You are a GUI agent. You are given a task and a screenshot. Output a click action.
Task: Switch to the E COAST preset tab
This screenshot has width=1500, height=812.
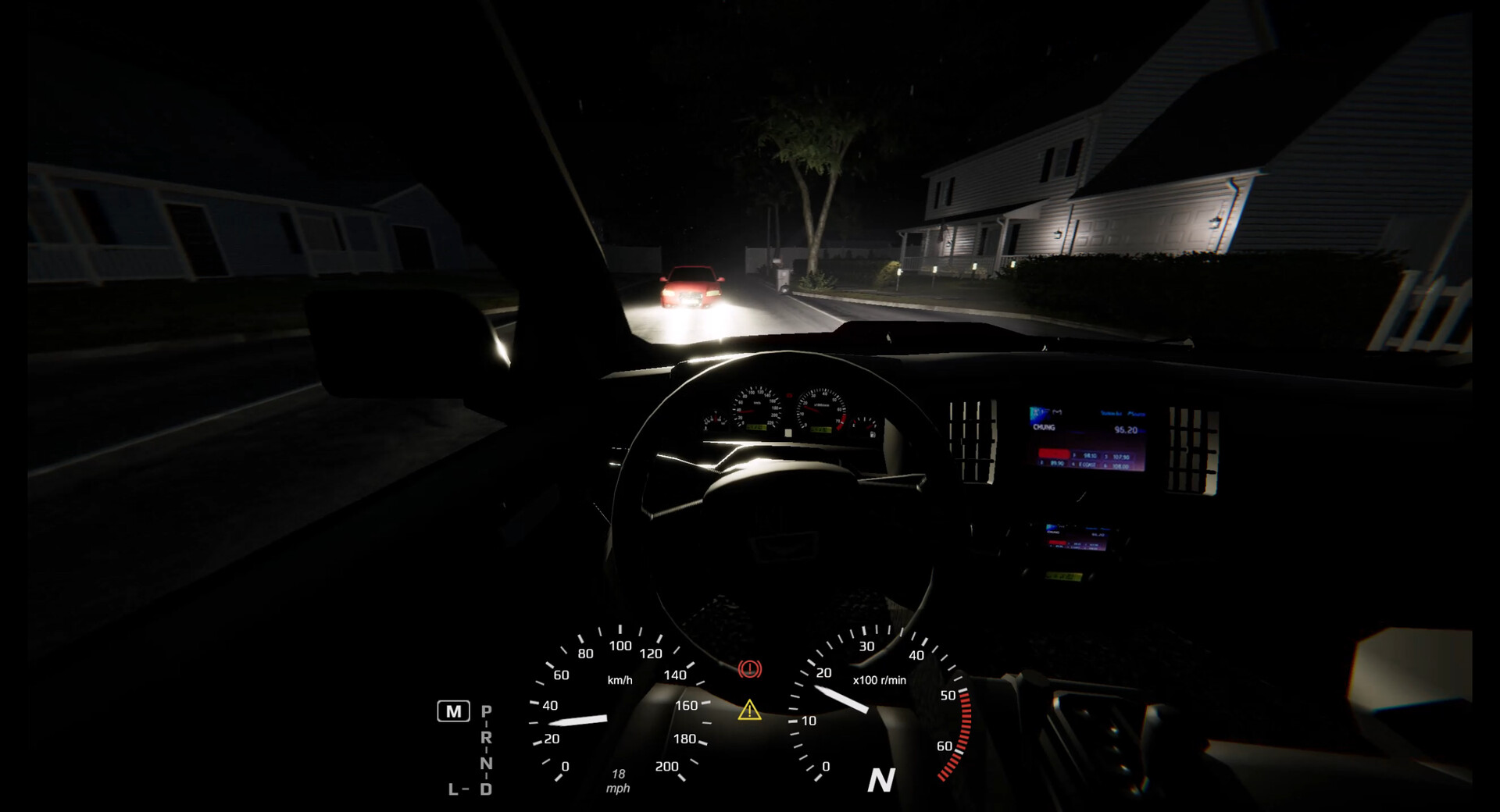[1087, 465]
